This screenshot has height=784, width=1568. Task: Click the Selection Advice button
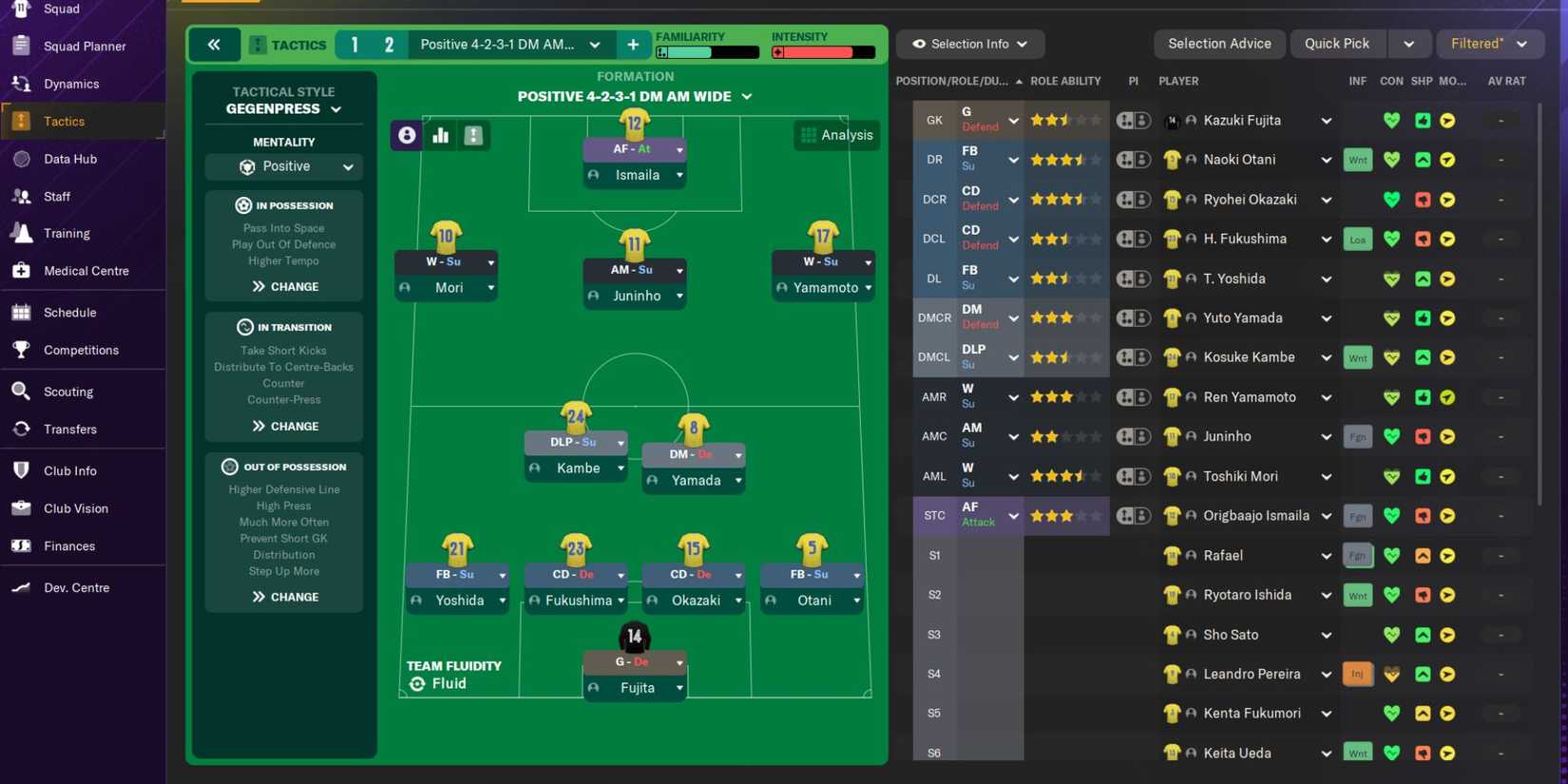[x=1219, y=43]
